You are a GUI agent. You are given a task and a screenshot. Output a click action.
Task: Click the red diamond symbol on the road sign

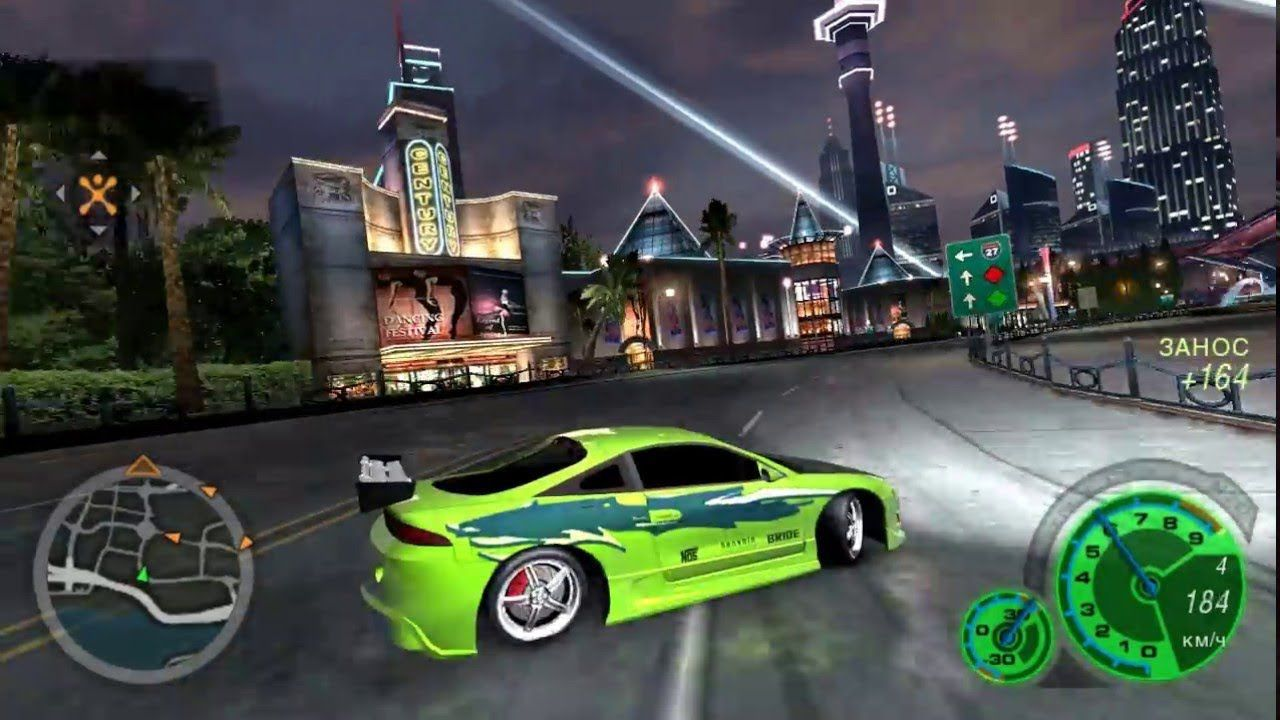[x=994, y=274]
